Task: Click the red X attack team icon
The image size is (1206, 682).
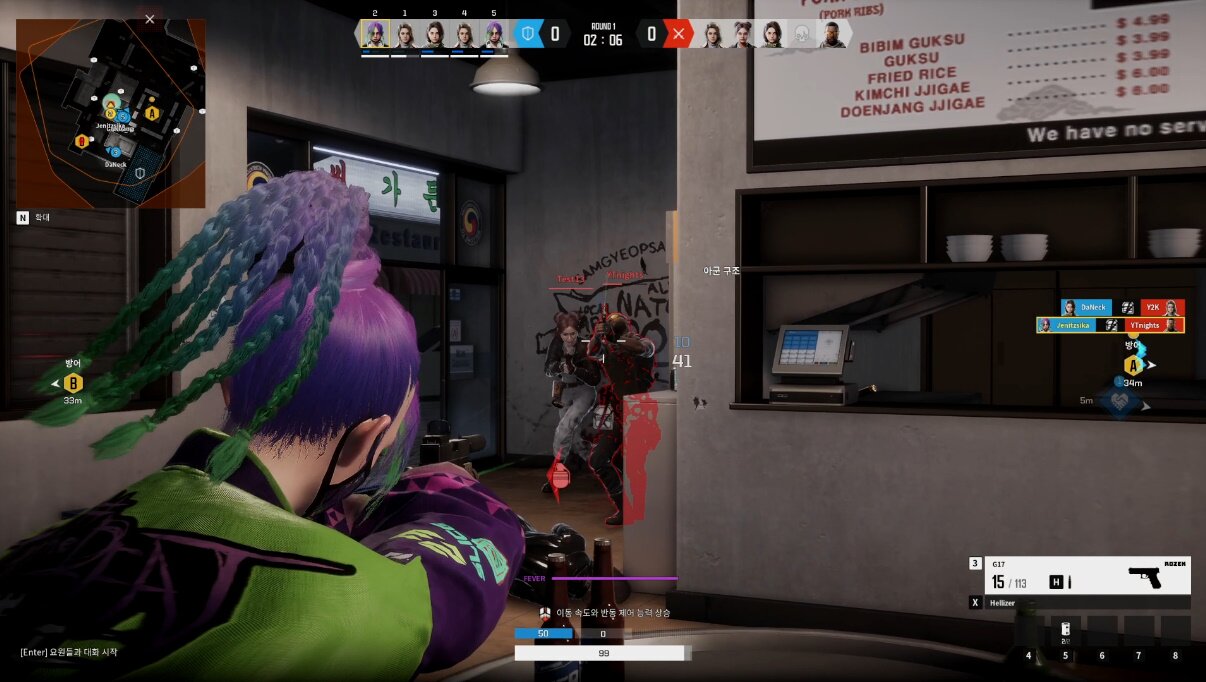Action: coord(679,34)
